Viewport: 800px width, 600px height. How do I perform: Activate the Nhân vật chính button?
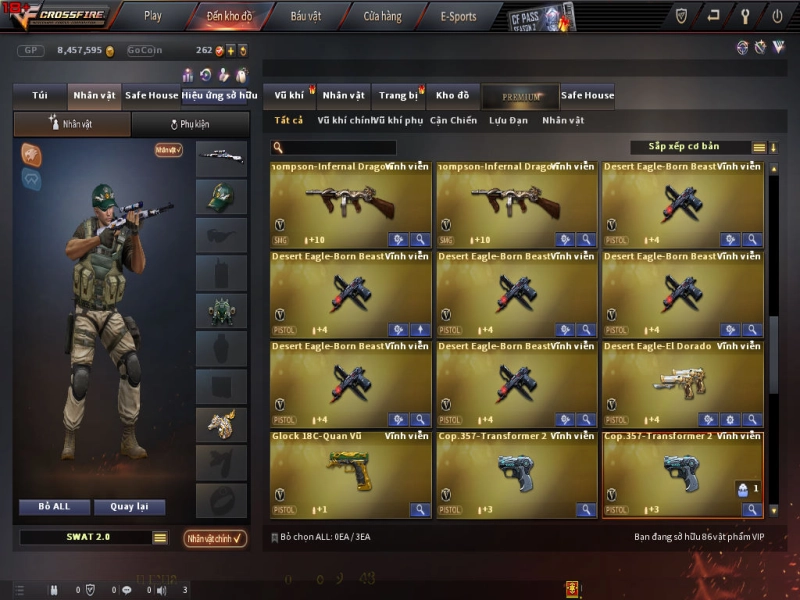[x=215, y=538]
